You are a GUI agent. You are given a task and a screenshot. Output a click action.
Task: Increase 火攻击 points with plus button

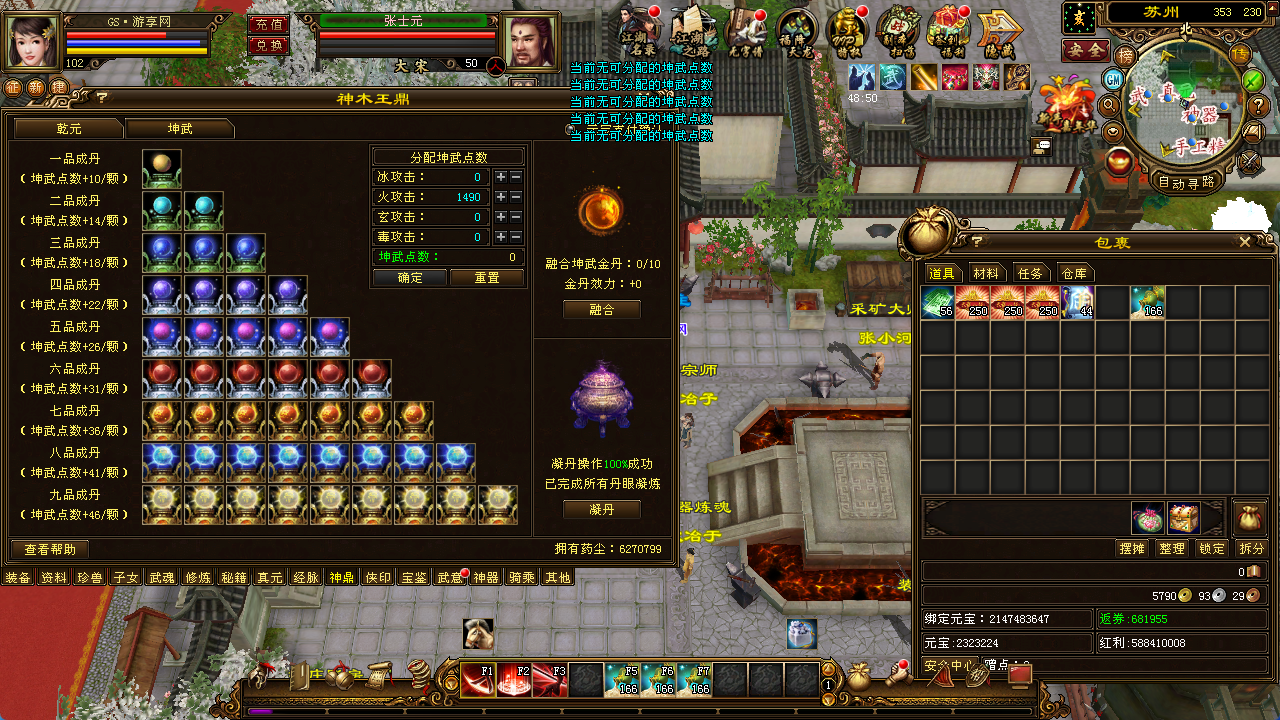click(500, 197)
